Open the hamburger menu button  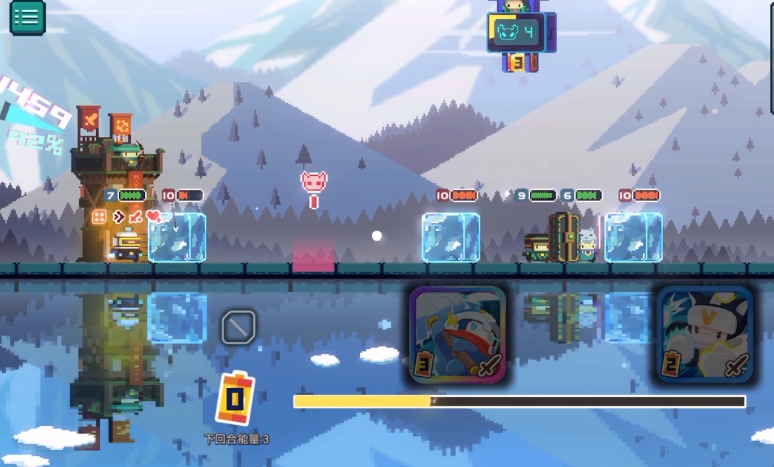point(27,16)
